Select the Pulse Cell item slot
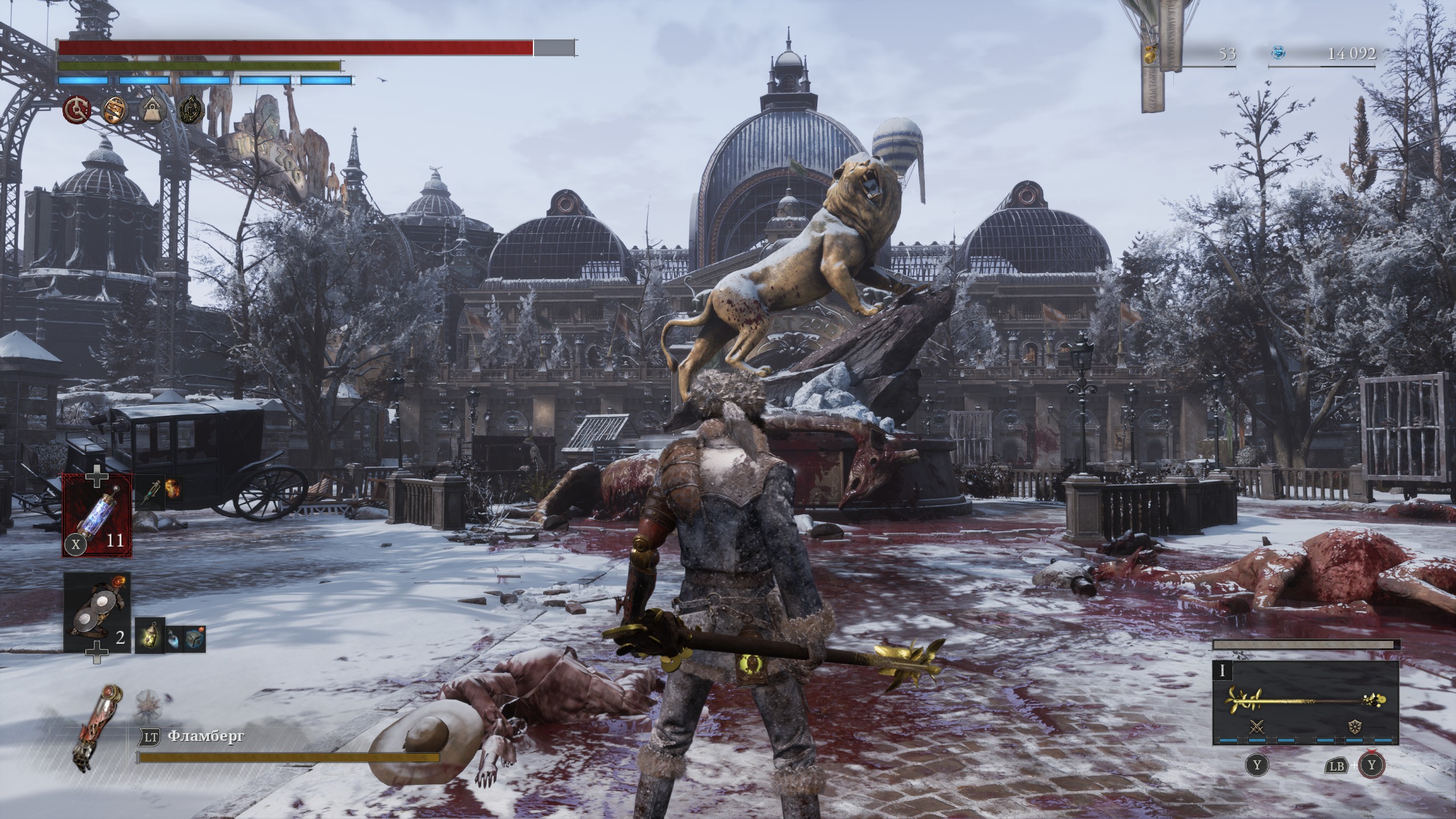This screenshot has width=1456, height=819. (97, 524)
